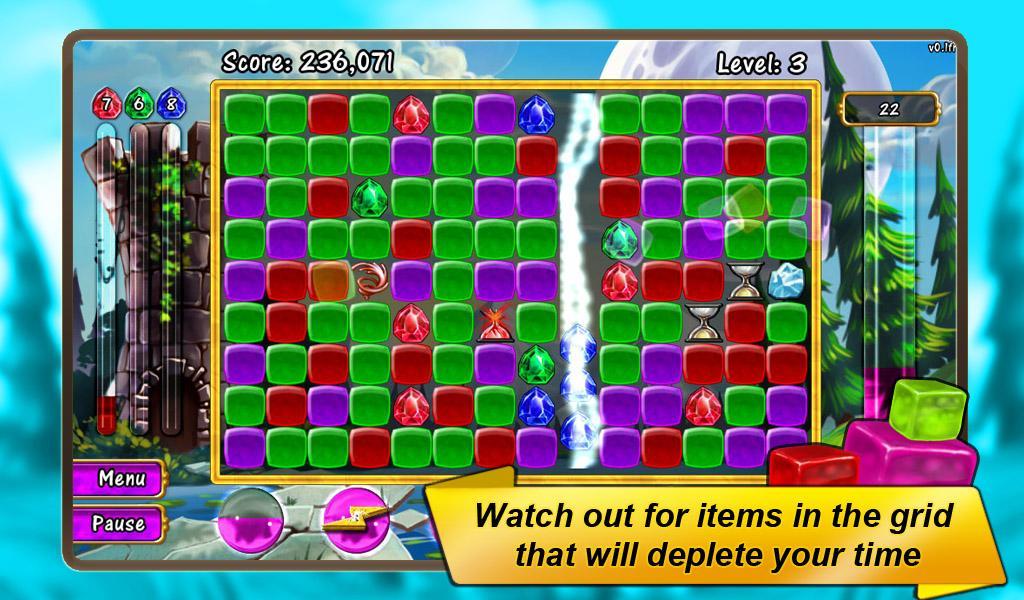
Task: Activate the lightning bolt power-up orb
Action: (x=352, y=519)
